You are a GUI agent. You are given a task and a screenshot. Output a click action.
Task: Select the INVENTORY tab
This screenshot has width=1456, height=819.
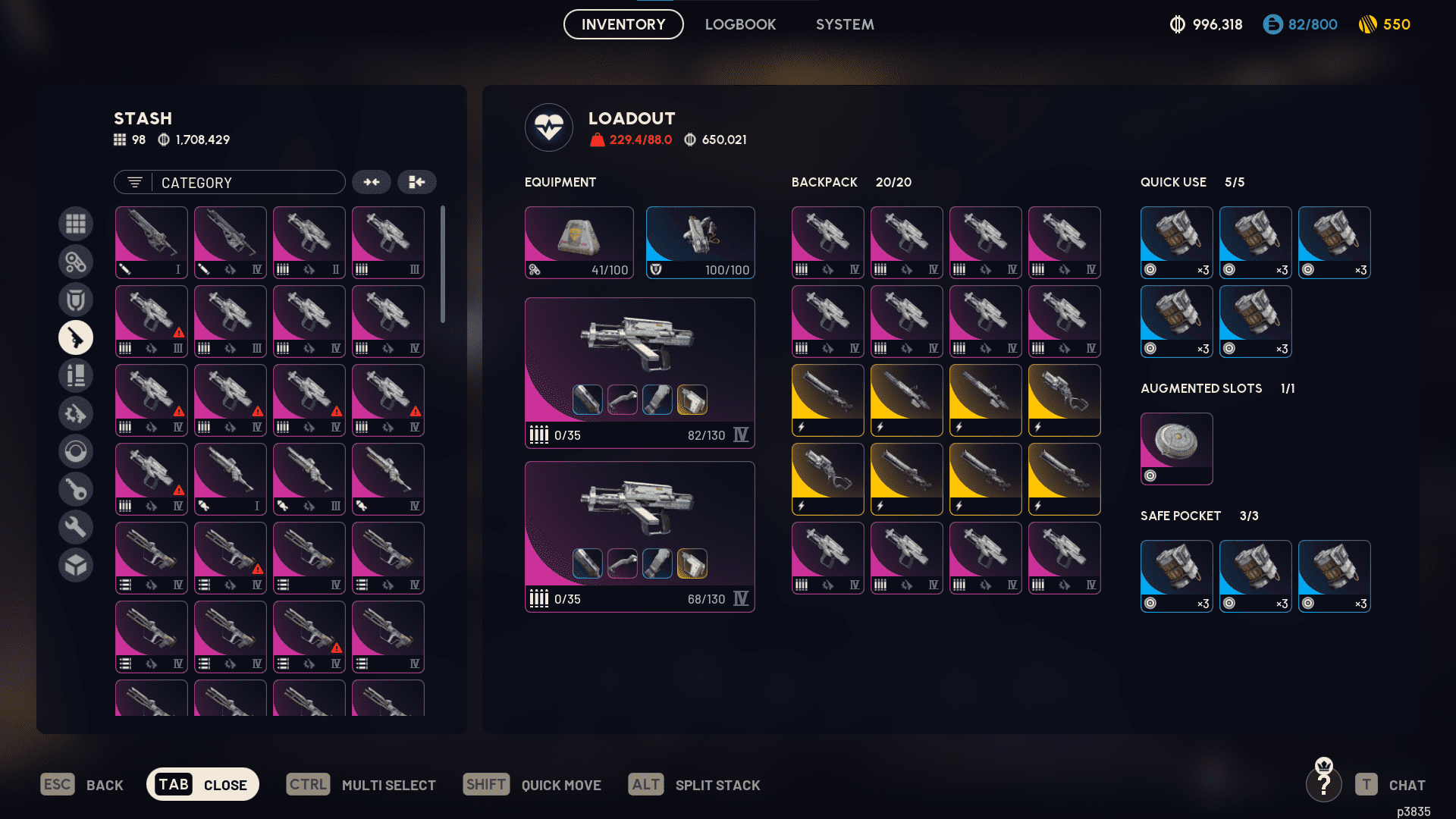(623, 24)
